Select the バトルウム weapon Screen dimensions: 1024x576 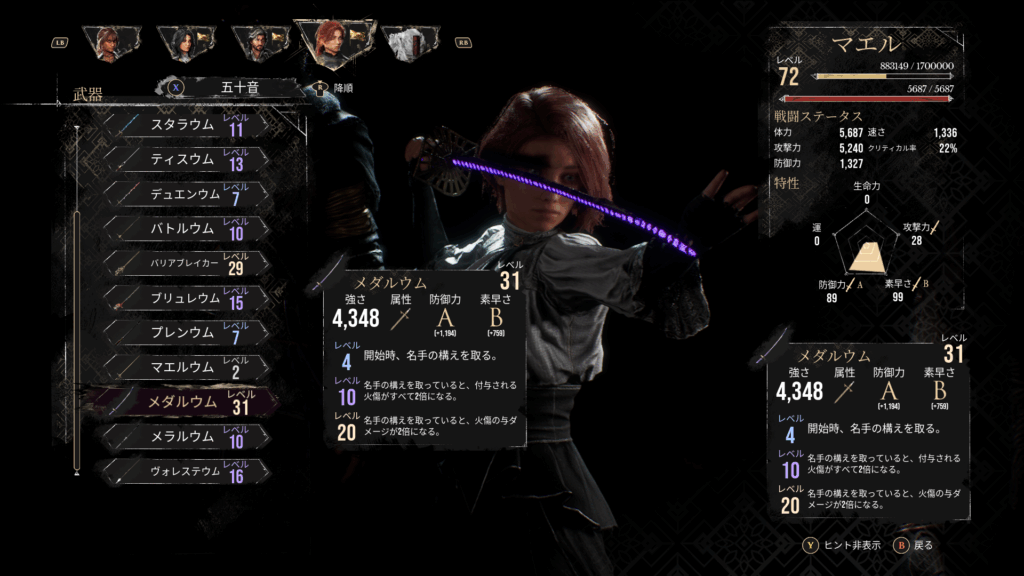[185, 229]
